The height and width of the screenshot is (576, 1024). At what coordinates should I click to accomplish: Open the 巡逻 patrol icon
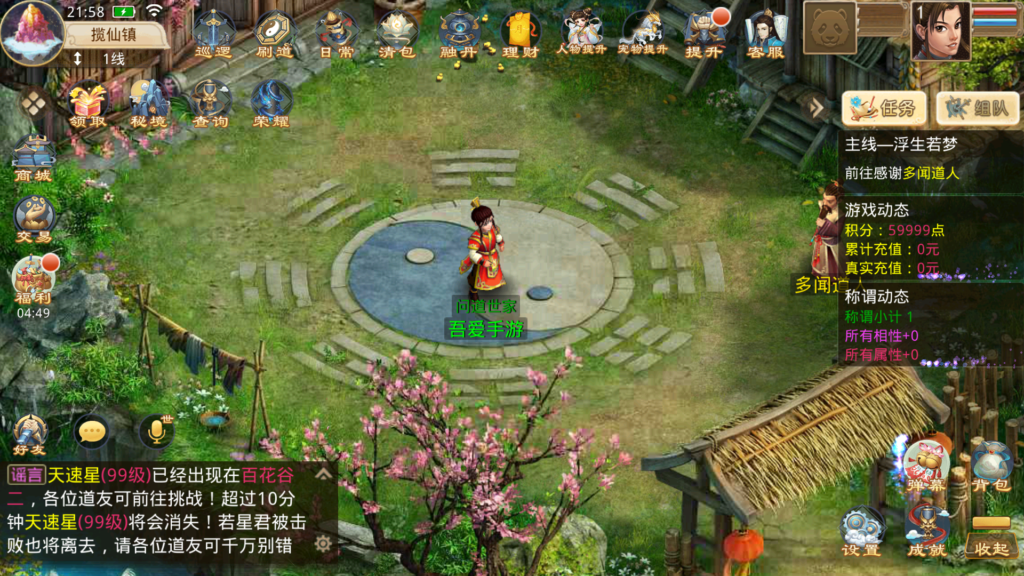click(x=212, y=33)
